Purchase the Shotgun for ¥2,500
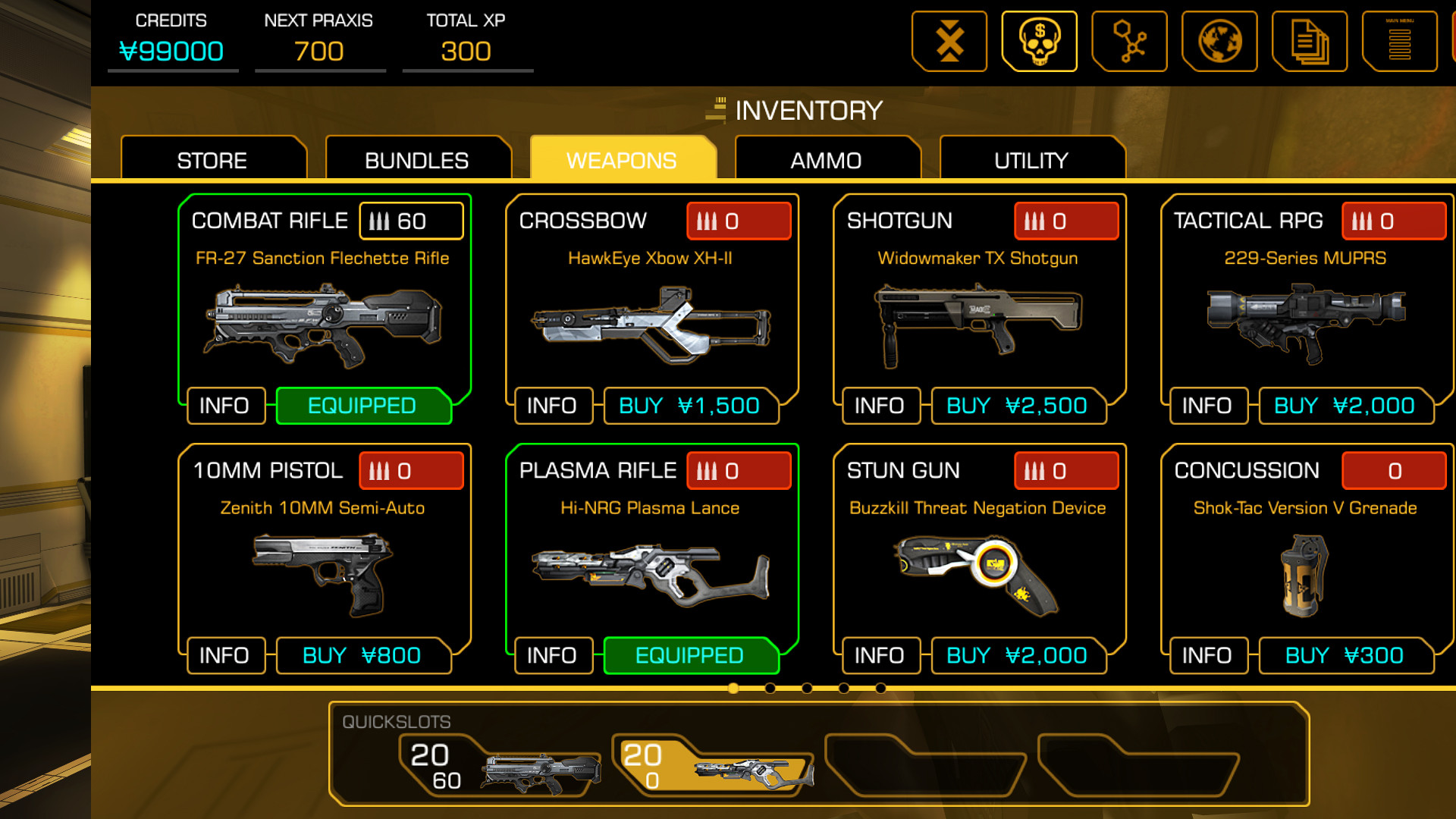The height and width of the screenshot is (819, 1456). [x=1016, y=406]
